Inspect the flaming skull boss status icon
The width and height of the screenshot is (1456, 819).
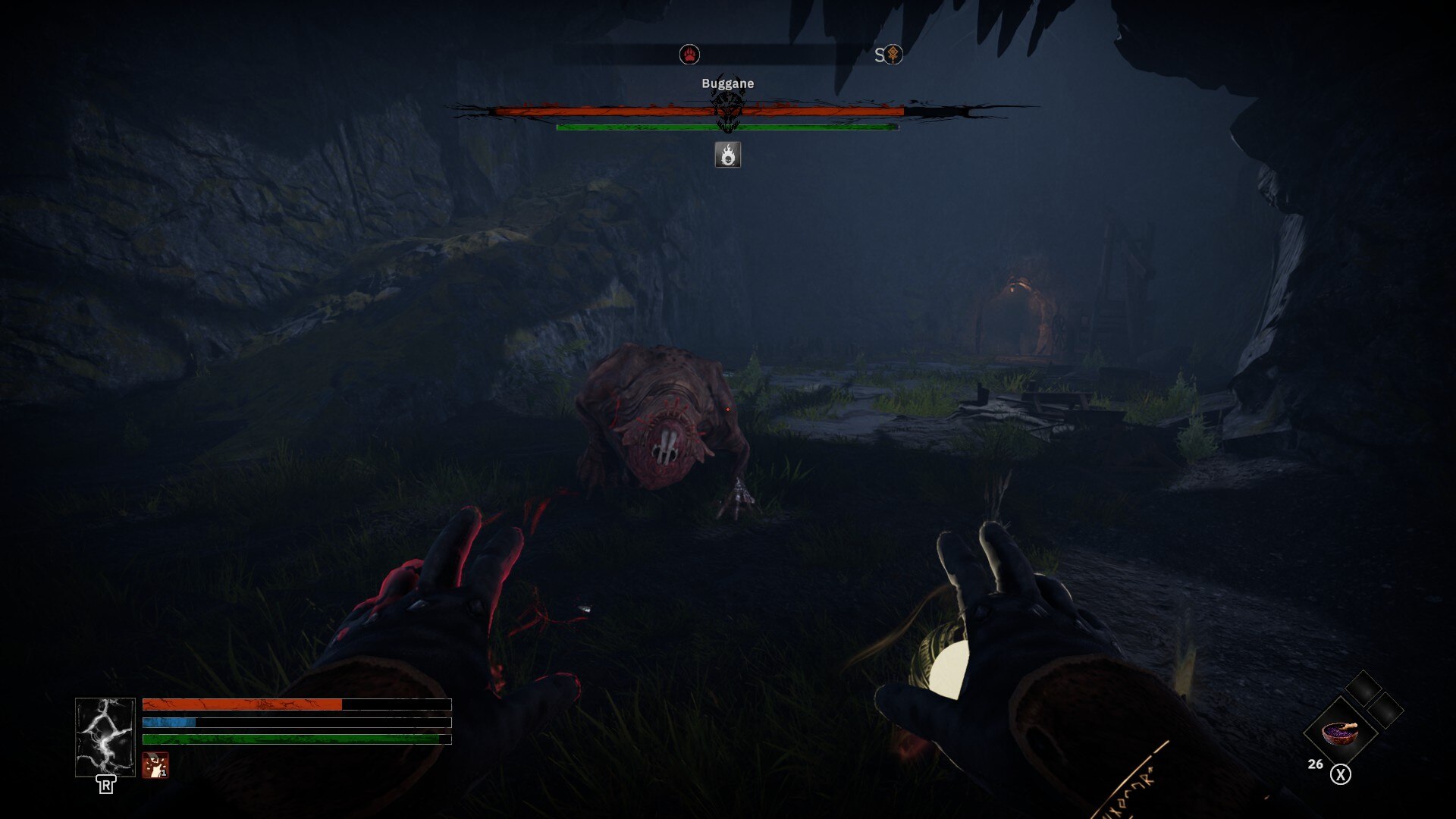point(728,155)
